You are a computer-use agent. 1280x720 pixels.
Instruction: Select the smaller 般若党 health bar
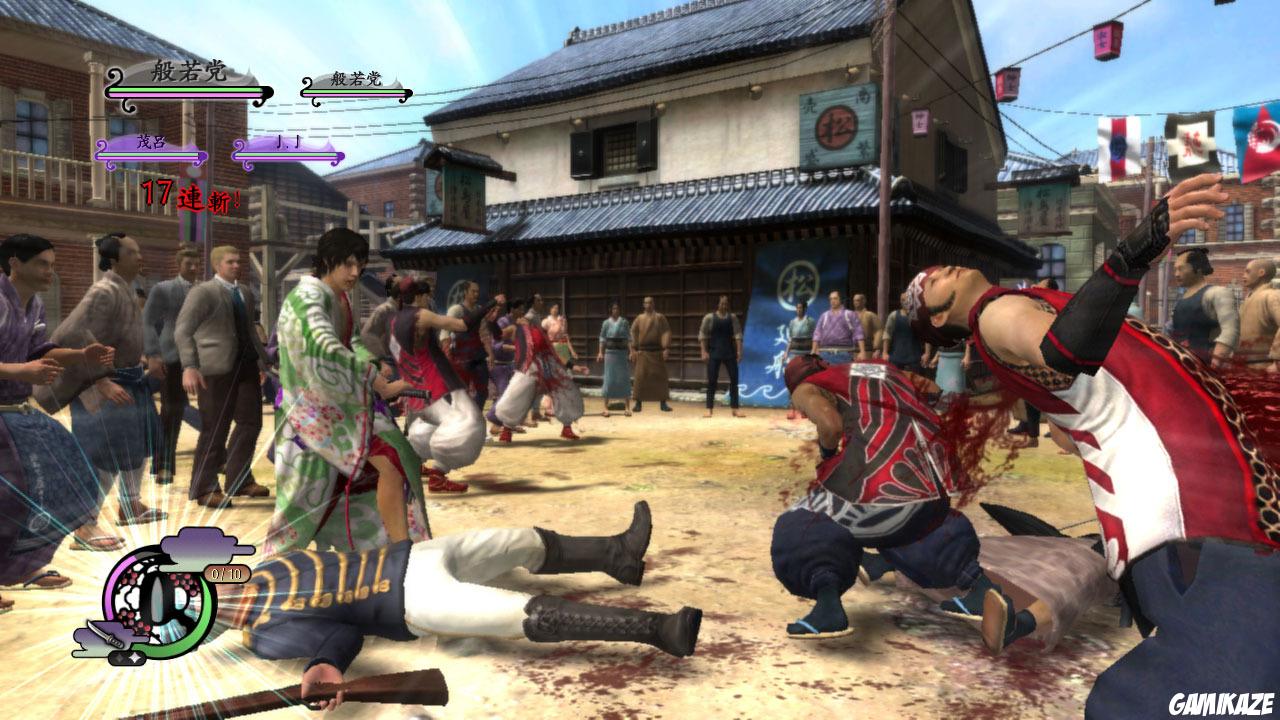pyautogui.click(x=356, y=91)
